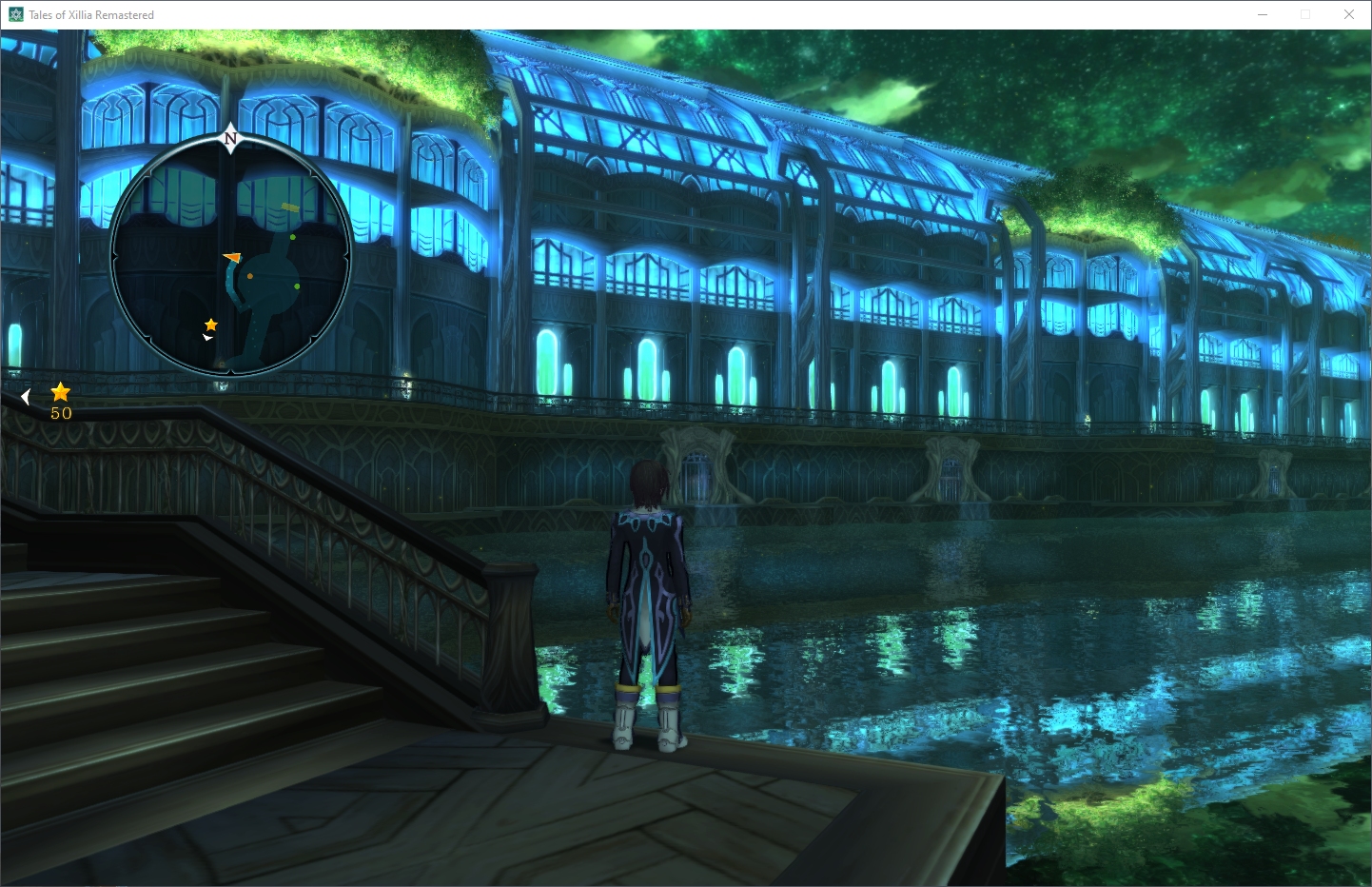
Task: Select the orange player arrow on the minimap
Action: pos(232,257)
